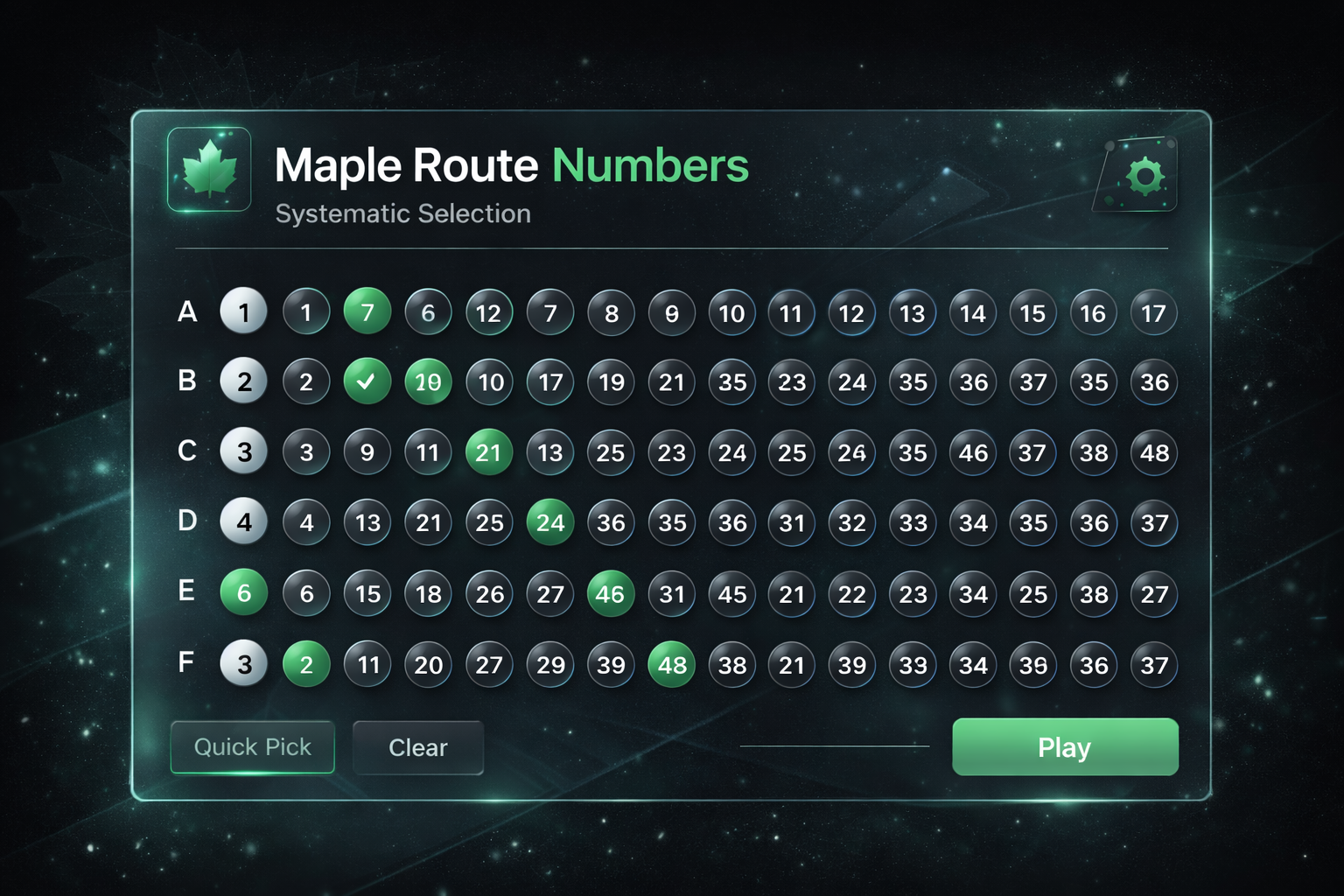This screenshot has width=1344, height=896.
Task: Deselect green number 24 in row D
Action: point(549,522)
